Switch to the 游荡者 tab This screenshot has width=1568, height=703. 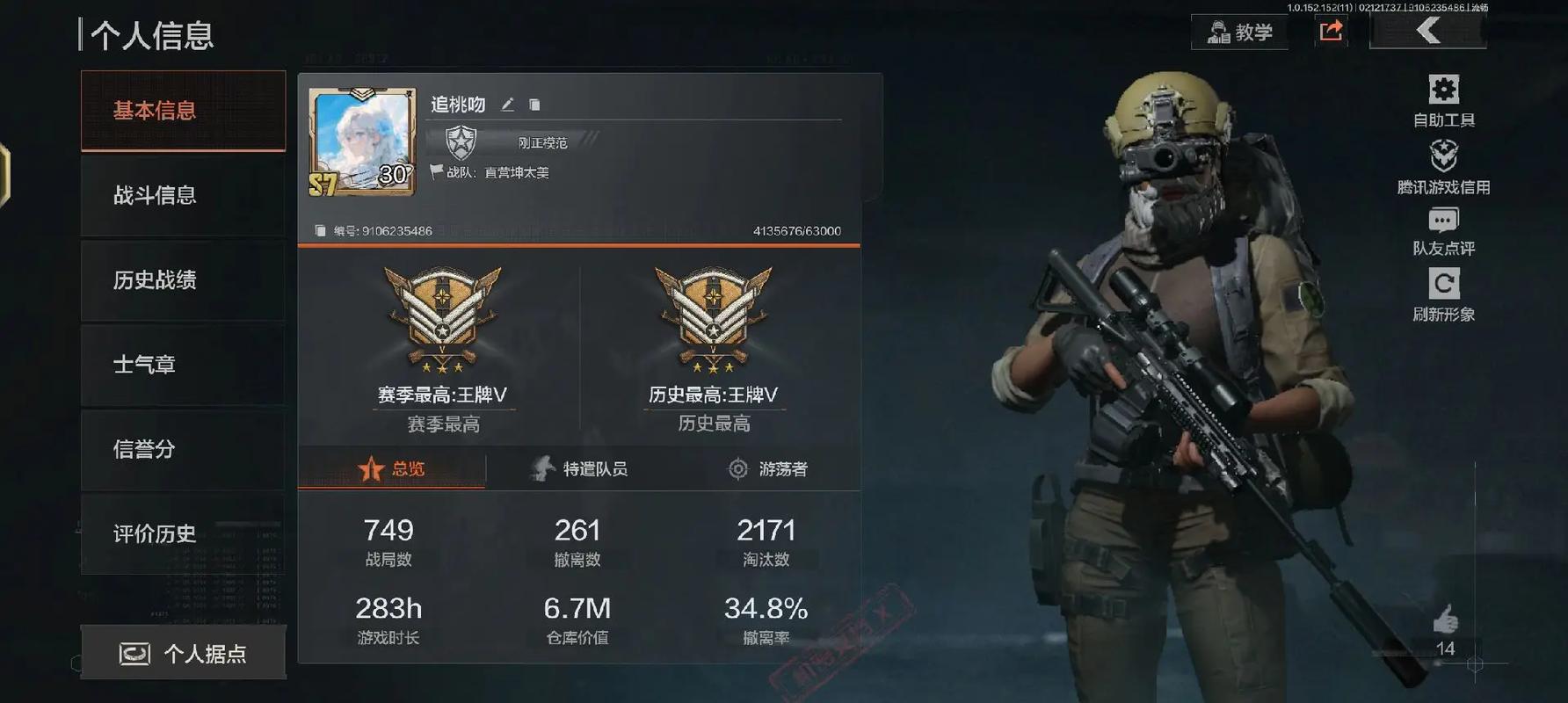(768, 468)
